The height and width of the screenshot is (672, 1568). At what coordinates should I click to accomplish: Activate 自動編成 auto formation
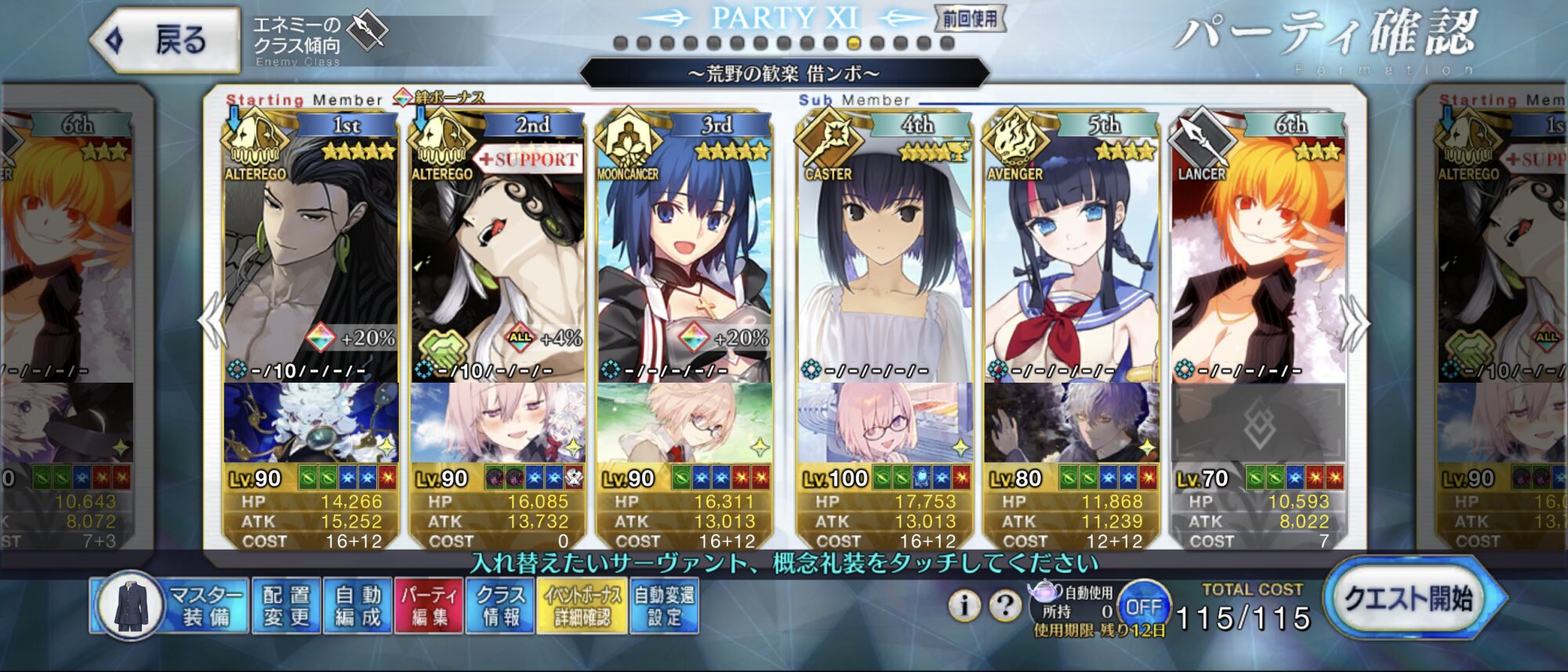[x=358, y=606]
